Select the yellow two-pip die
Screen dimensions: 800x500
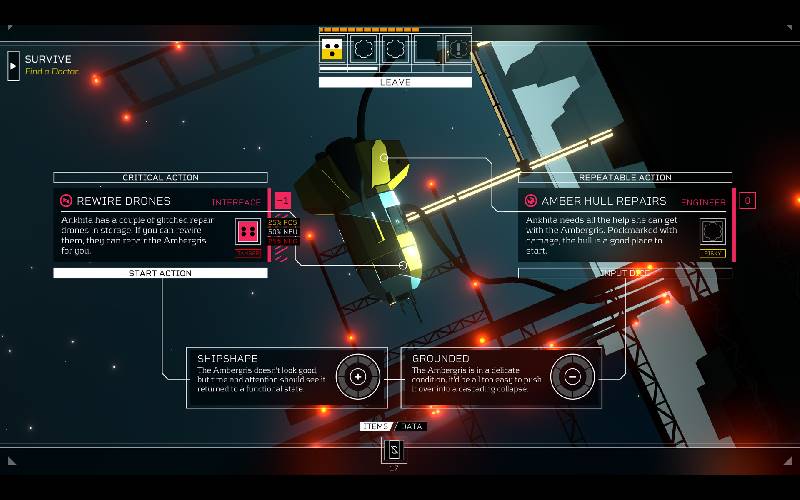coord(335,48)
